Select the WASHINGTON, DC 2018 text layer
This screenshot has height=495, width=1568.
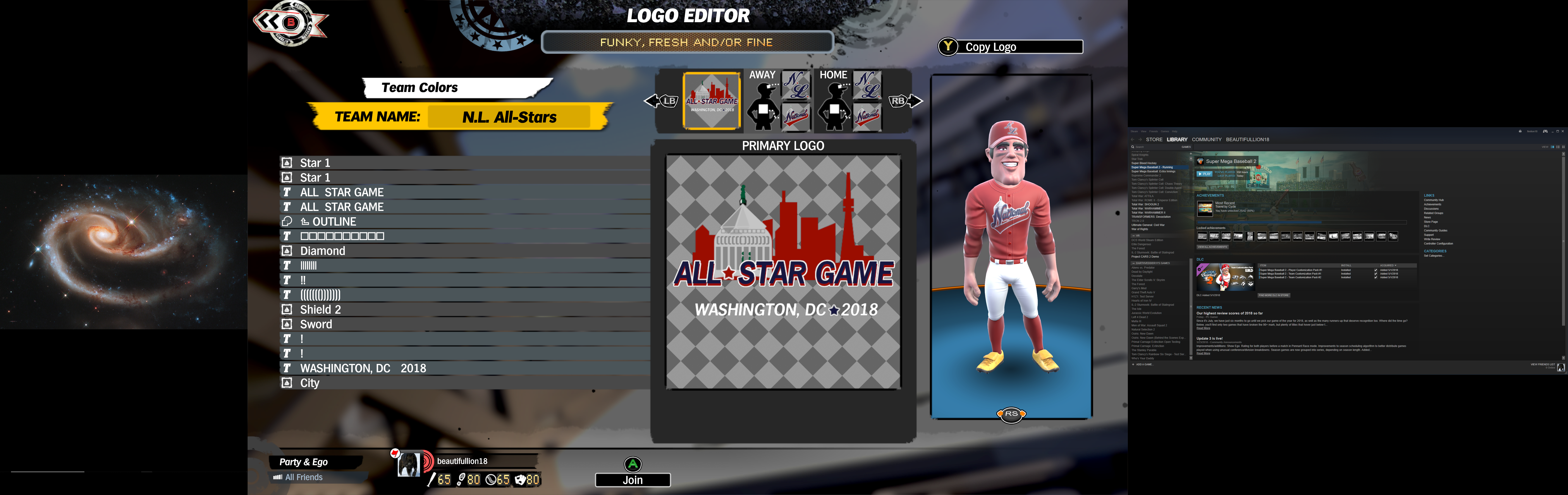[x=363, y=368]
